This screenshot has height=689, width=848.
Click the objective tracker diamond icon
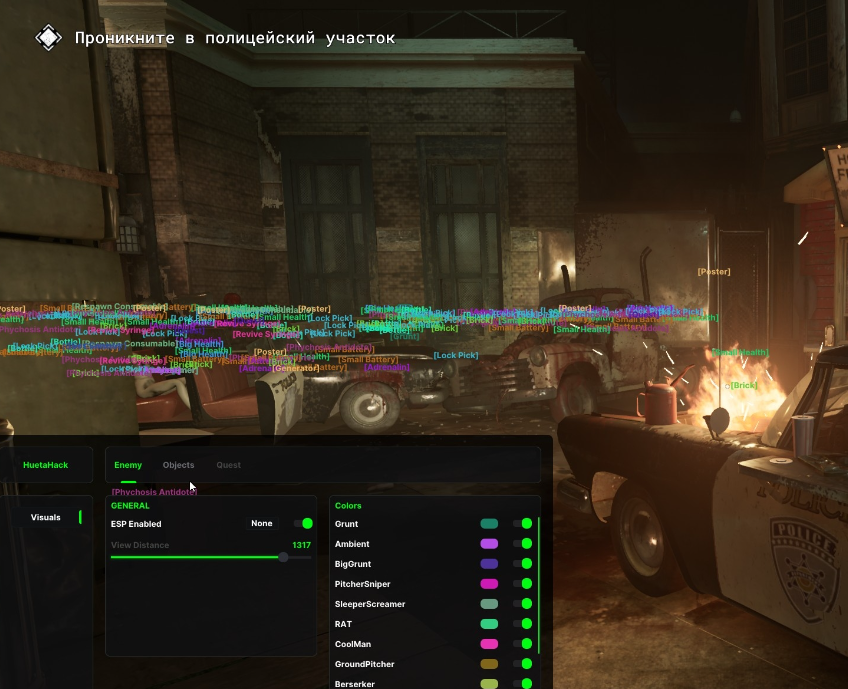point(48,38)
